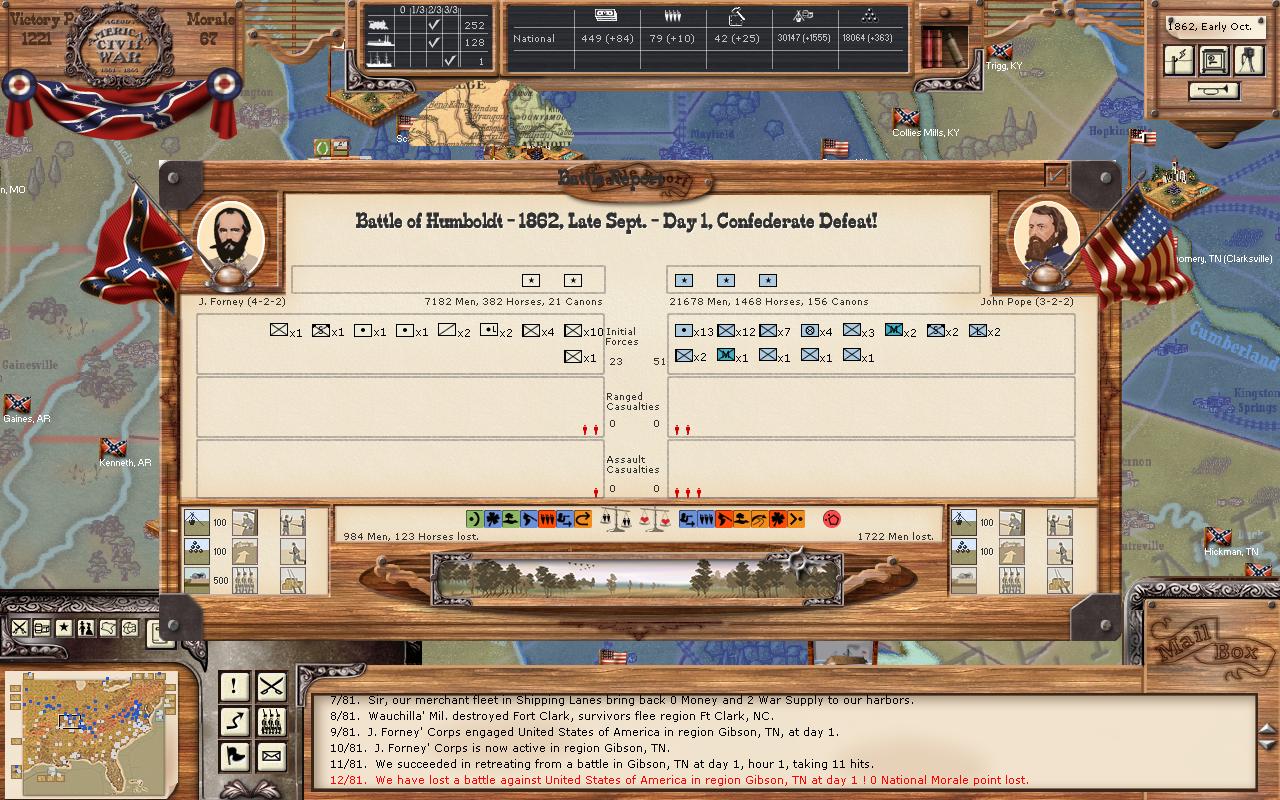
Task: Filter messages with the winding arrow button
Action: [234, 721]
